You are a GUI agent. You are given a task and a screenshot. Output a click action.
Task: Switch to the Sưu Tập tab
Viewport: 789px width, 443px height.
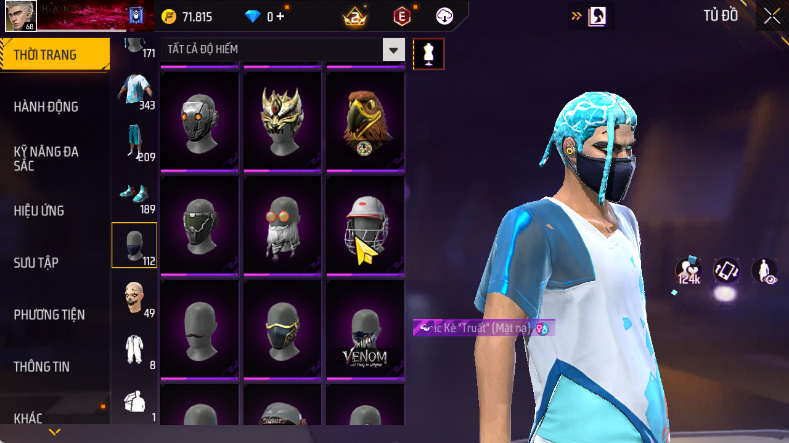point(37,263)
